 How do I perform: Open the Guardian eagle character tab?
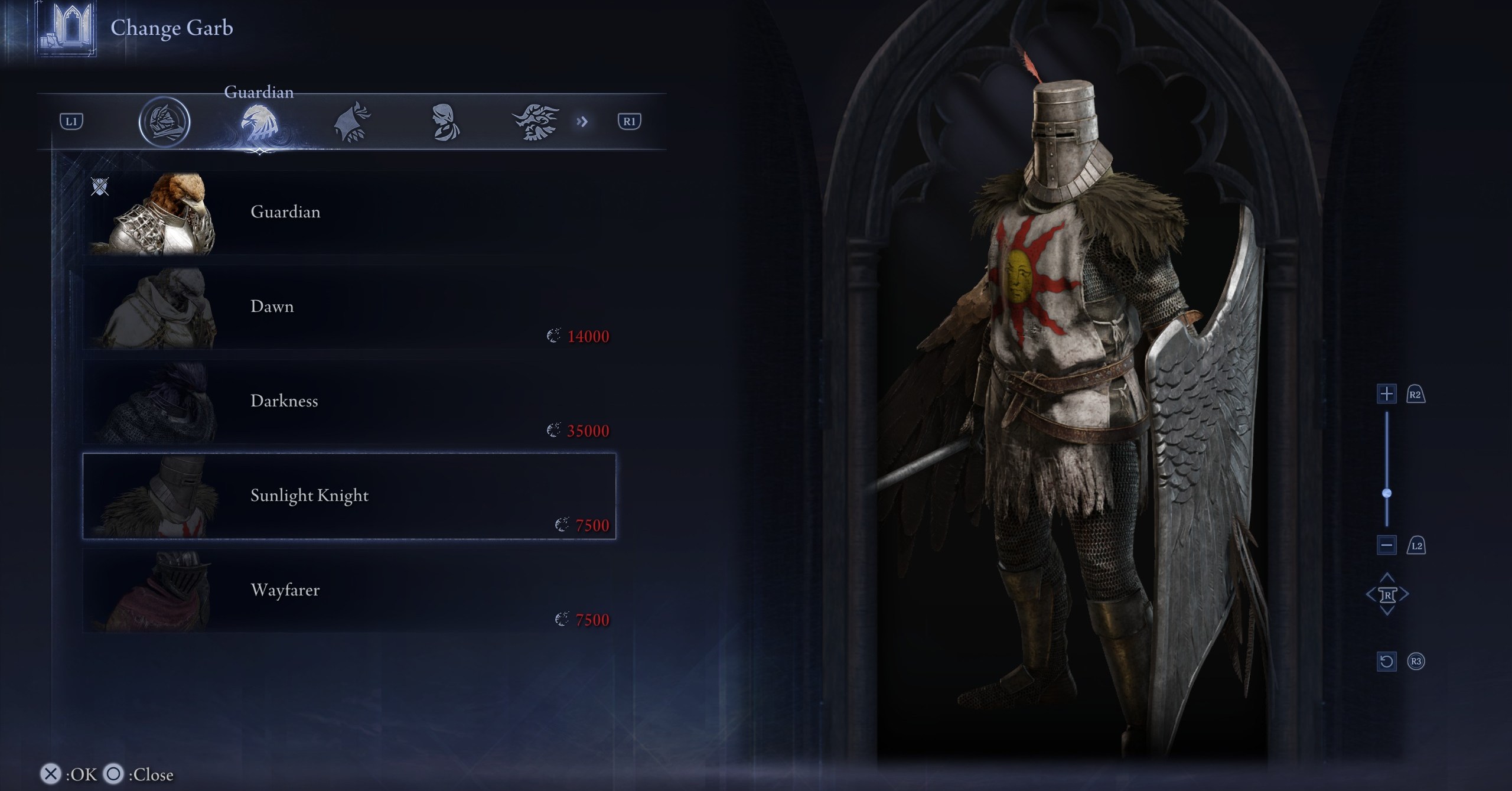point(259,122)
